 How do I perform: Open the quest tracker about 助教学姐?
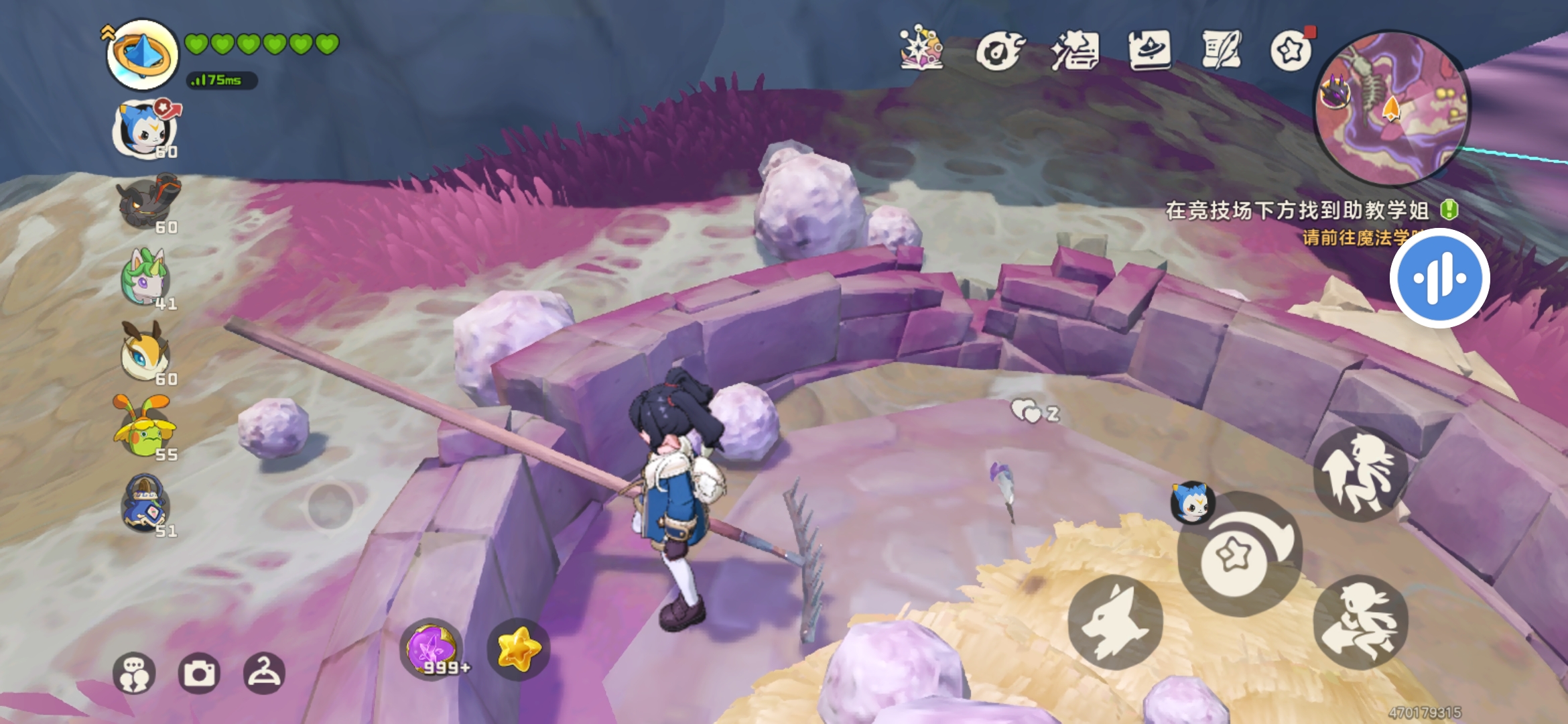[1297, 210]
